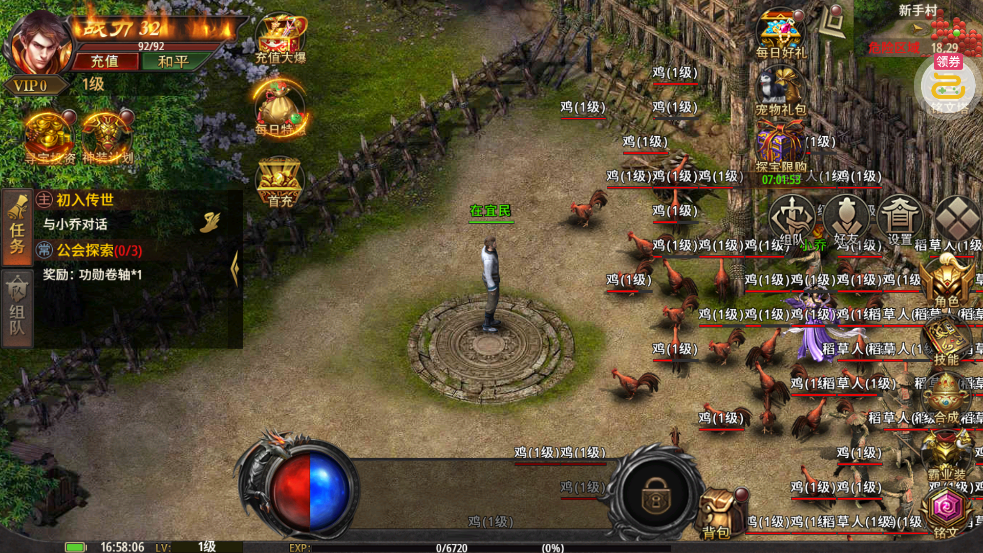Open the 每日特惠 daily deal bag
Image resolution: width=983 pixels, height=553 pixels.
coord(280,105)
